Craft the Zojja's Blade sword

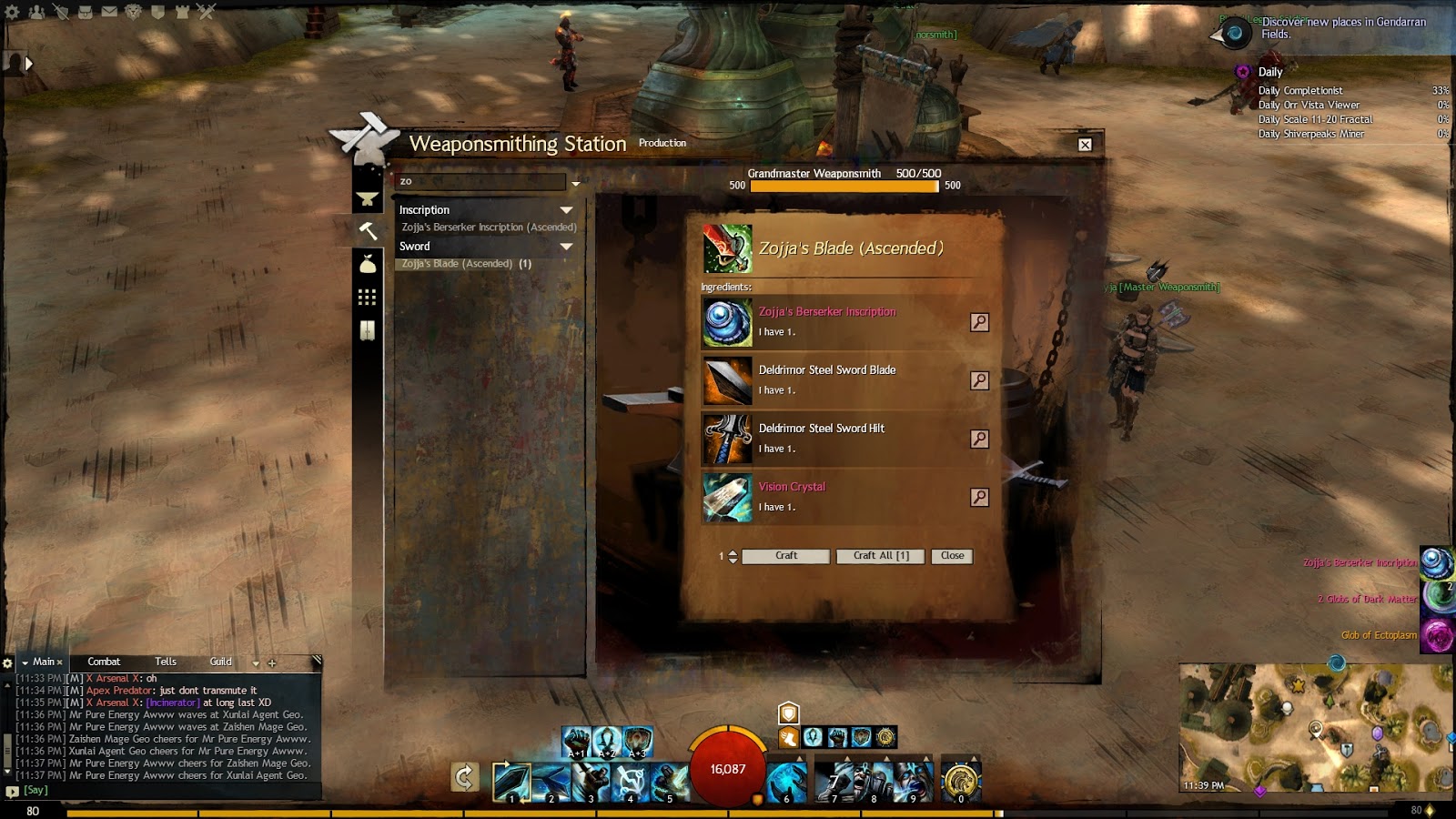tap(785, 556)
